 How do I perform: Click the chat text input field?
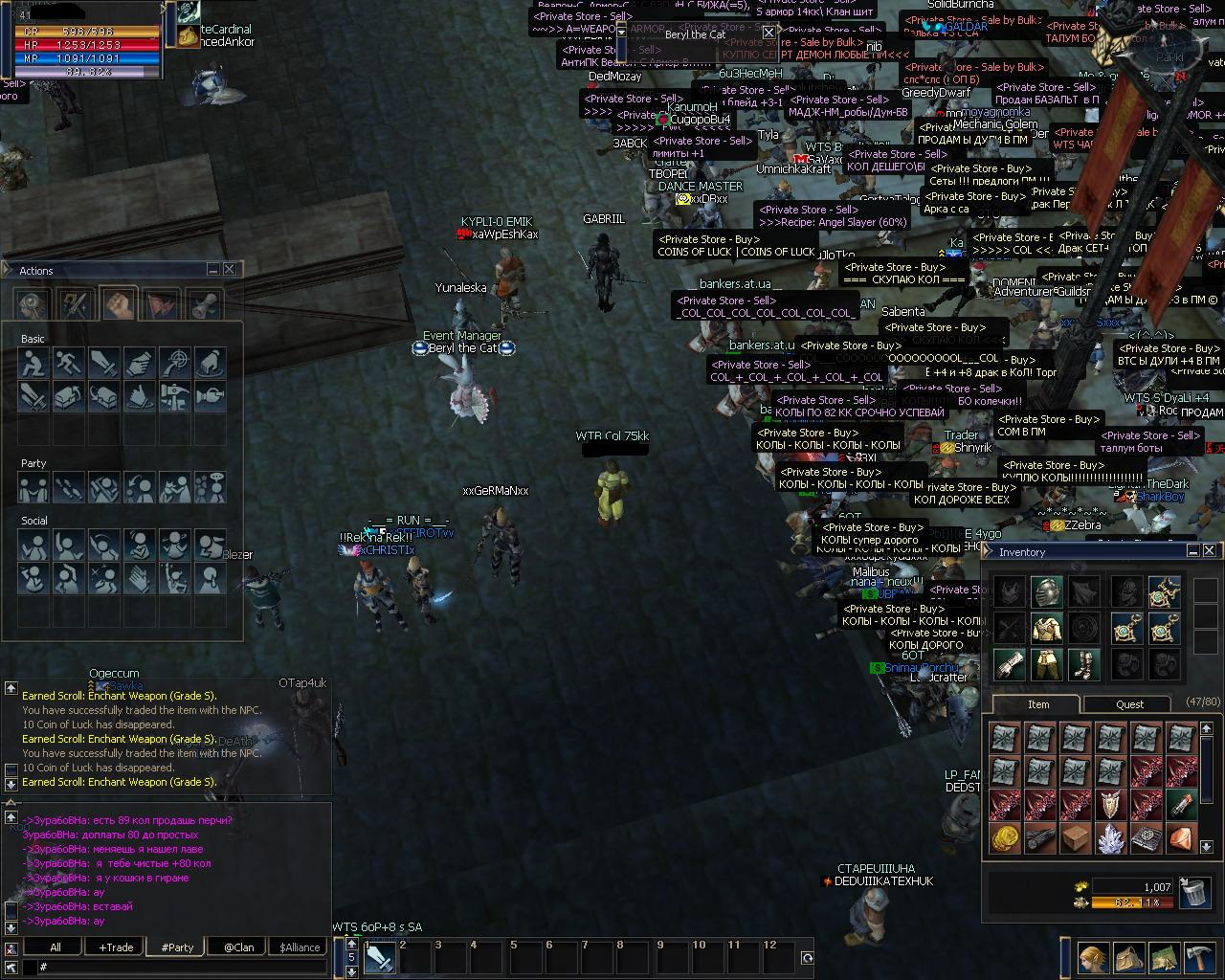(x=182, y=968)
